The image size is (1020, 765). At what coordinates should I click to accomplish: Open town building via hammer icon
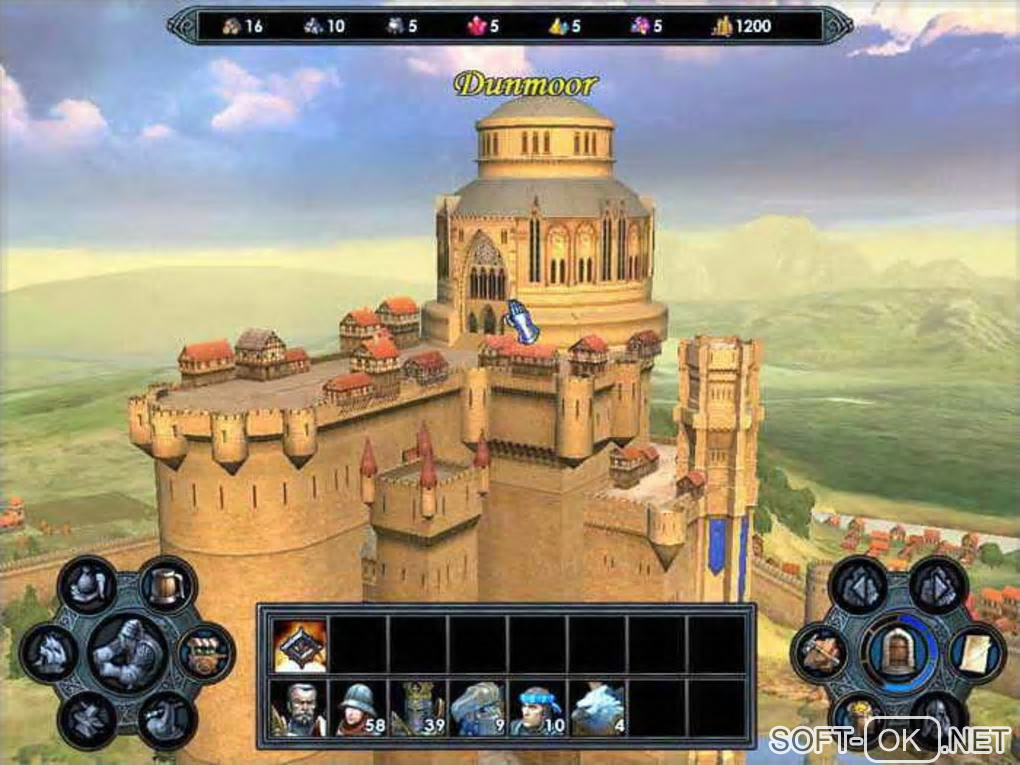coord(819,652)
